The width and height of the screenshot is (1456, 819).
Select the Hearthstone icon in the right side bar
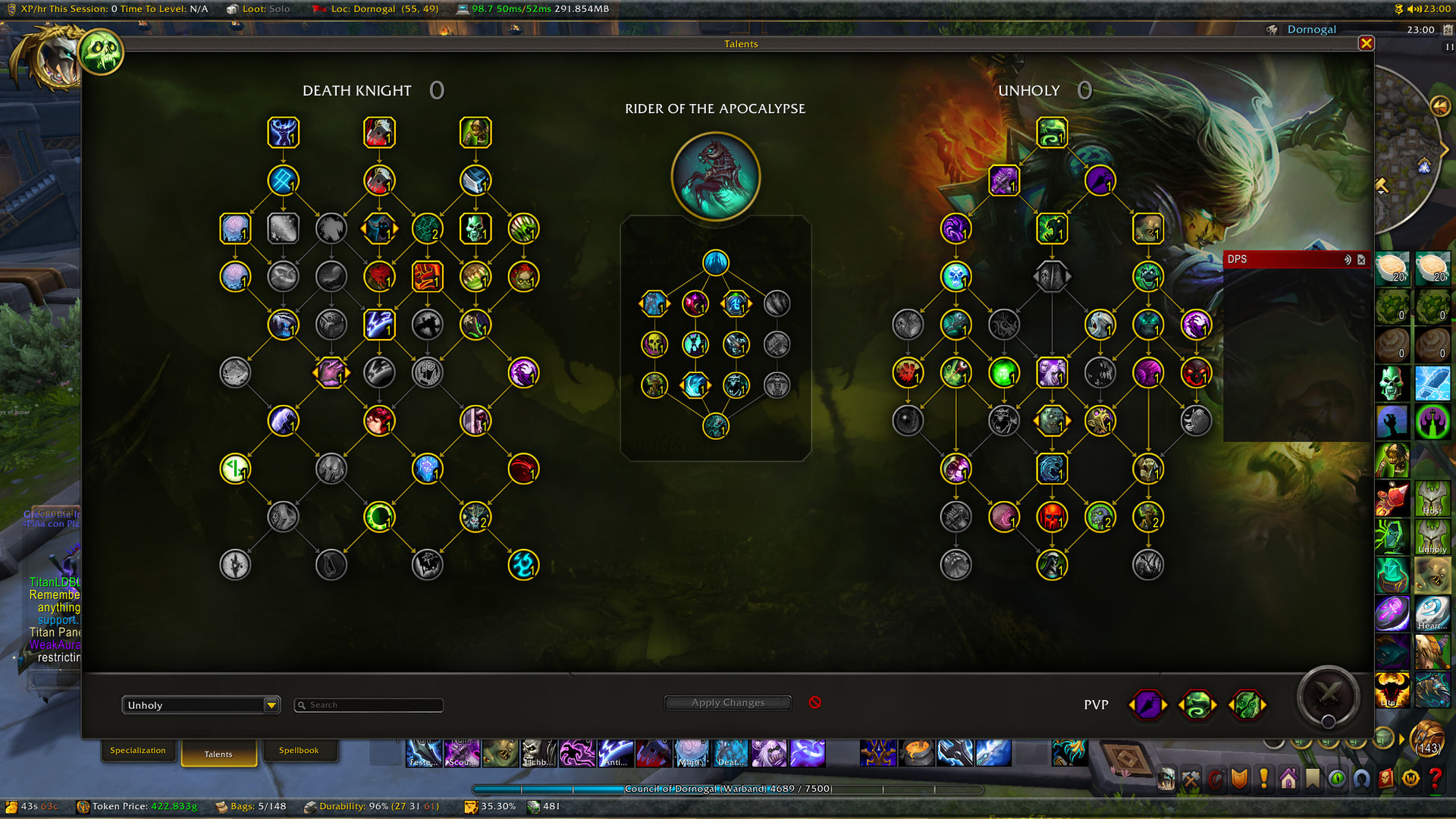pyautogui.click(x=1432, y=613)
